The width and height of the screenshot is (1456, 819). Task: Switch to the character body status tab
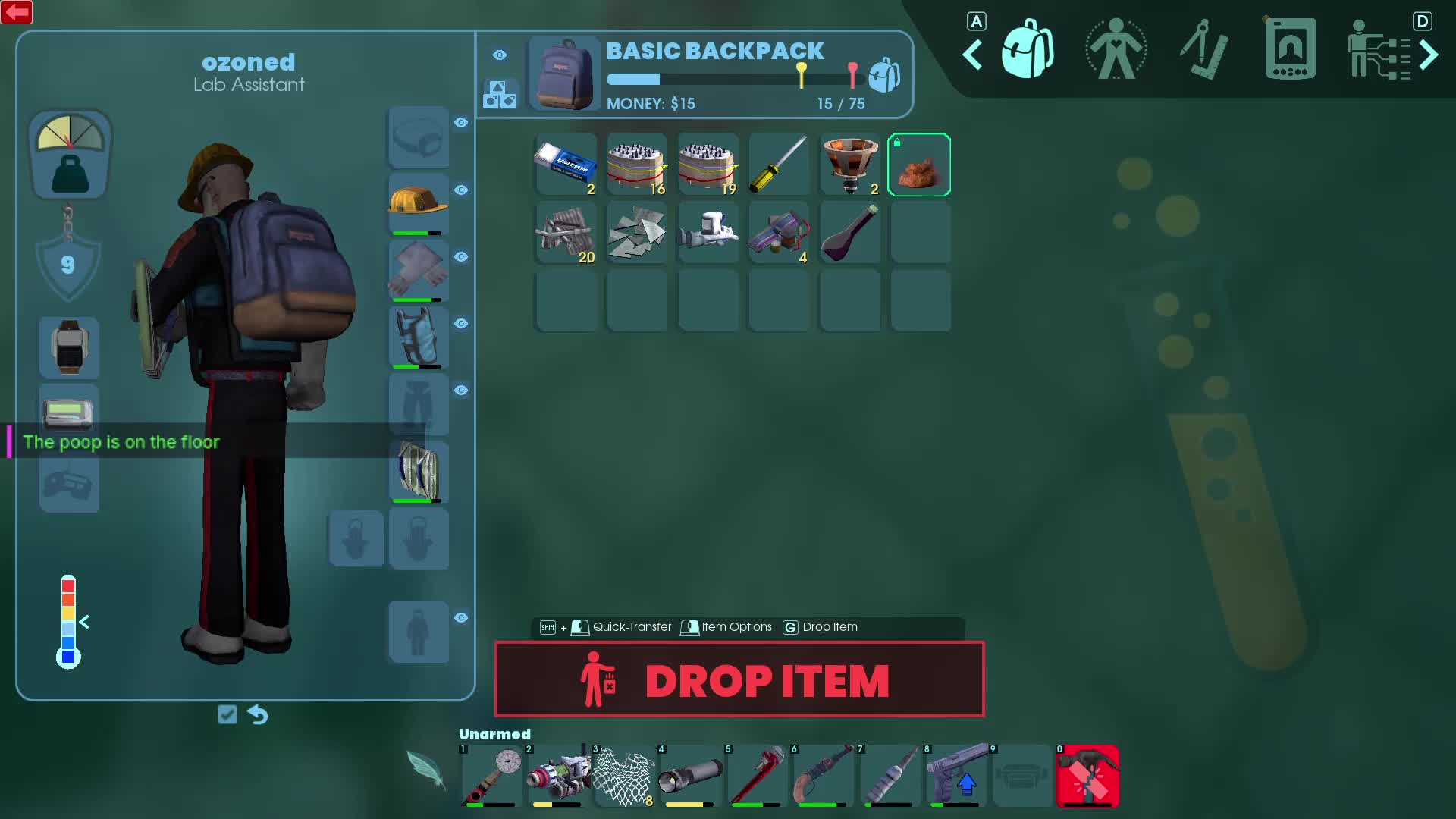(x=1115, y=50)
